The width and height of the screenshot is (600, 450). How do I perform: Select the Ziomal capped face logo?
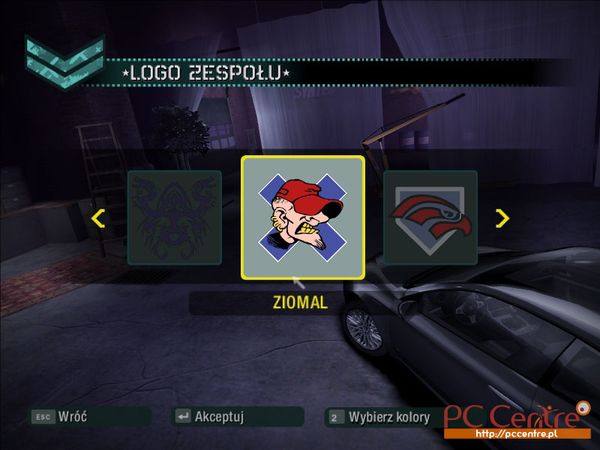pyautogui.click(x=302, y=218)
